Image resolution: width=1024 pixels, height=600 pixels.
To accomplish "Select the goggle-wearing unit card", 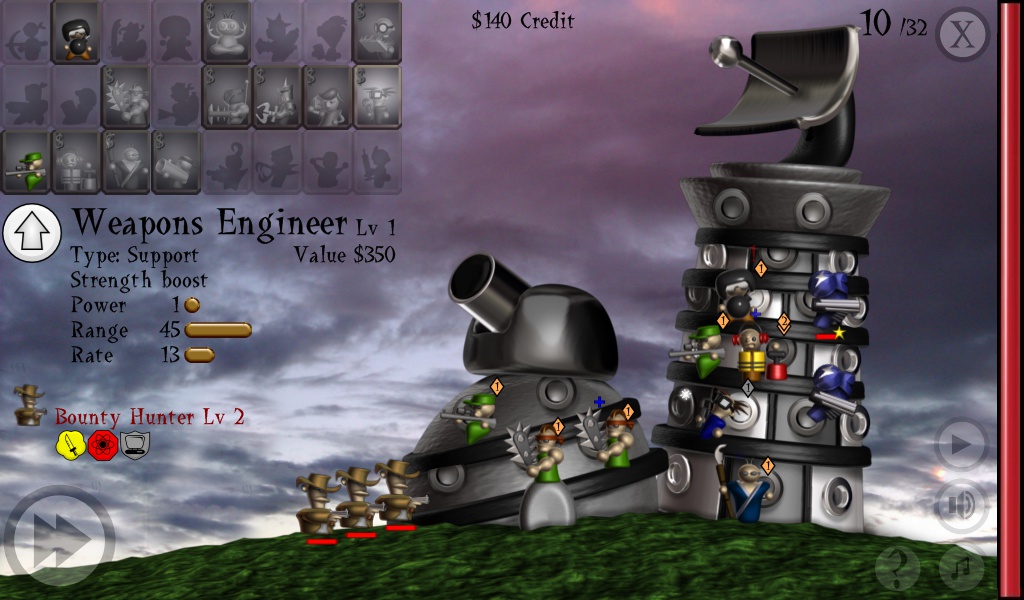I will pyautogui.click(x=376, y=32).
